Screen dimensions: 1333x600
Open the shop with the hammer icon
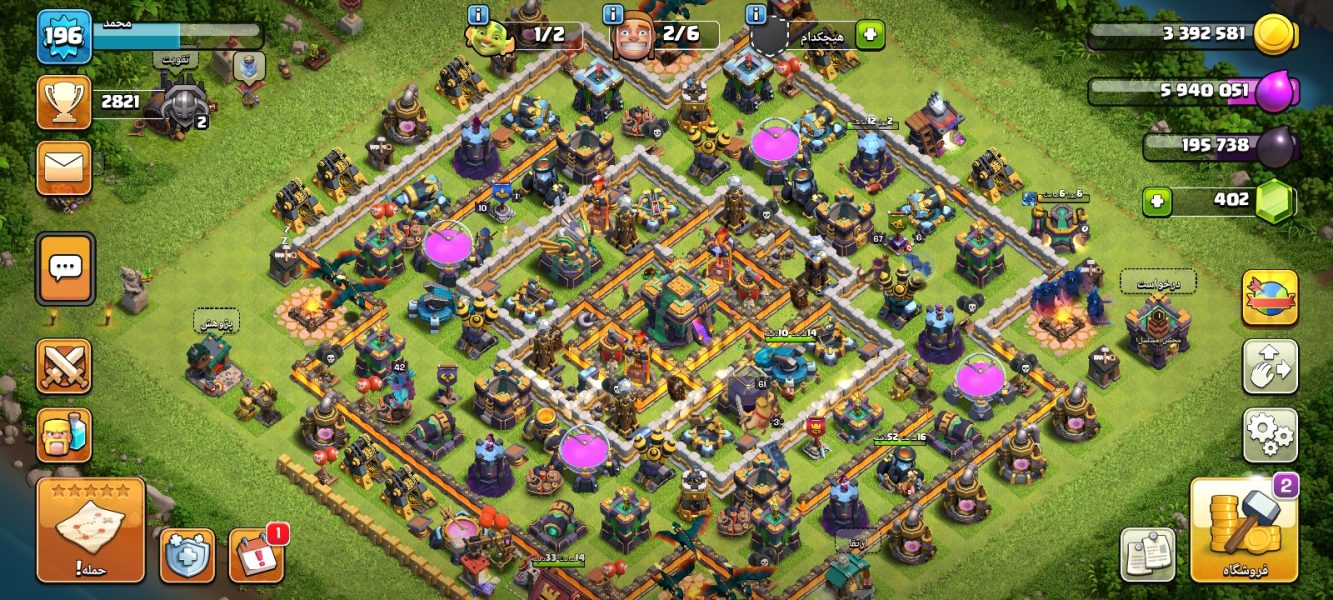(x=1243, y=530)
